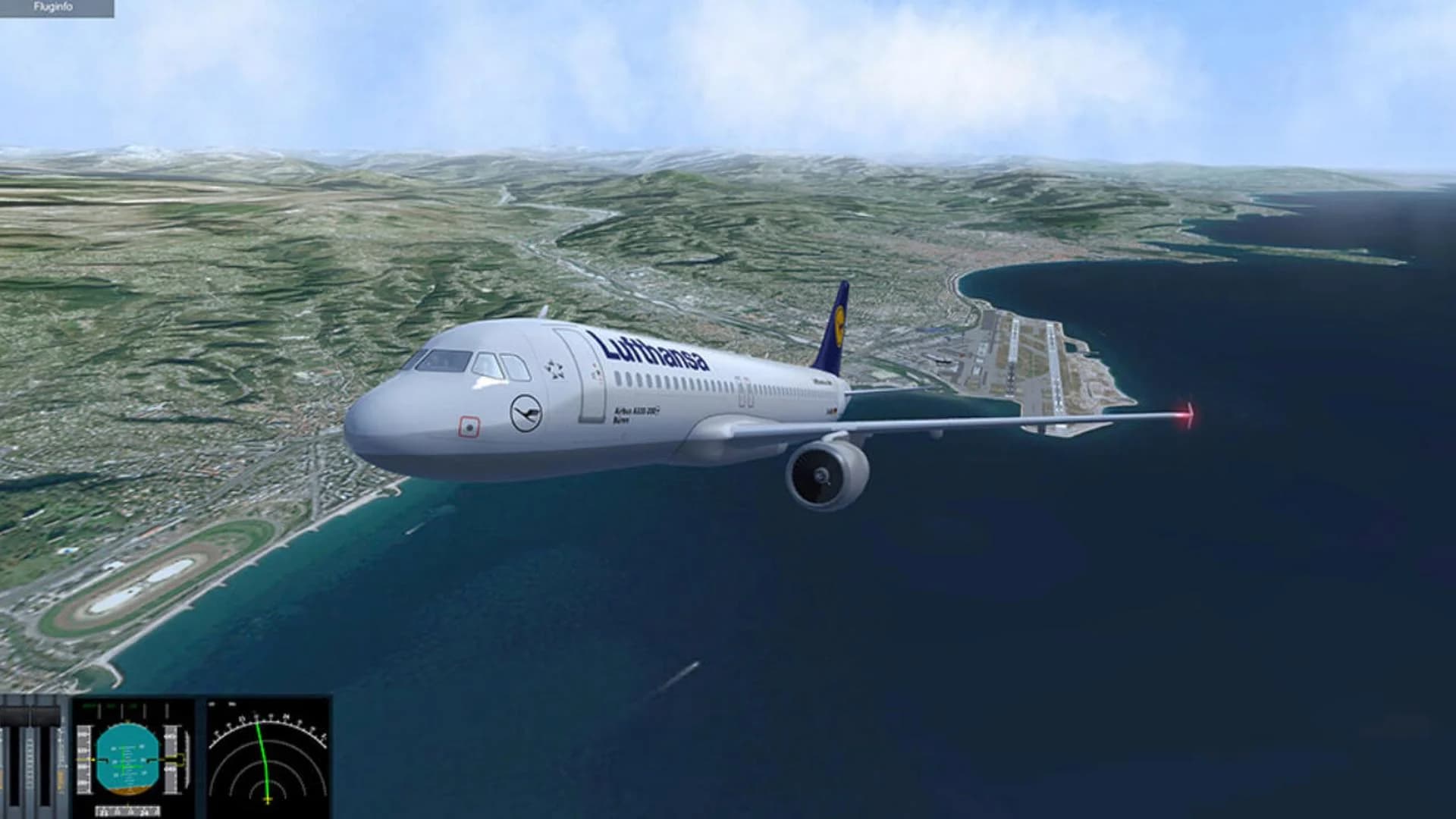Click the yellow aircraft symbol on the navigation display
This screenshot has width=1456, height=819.
pos(268,798)
